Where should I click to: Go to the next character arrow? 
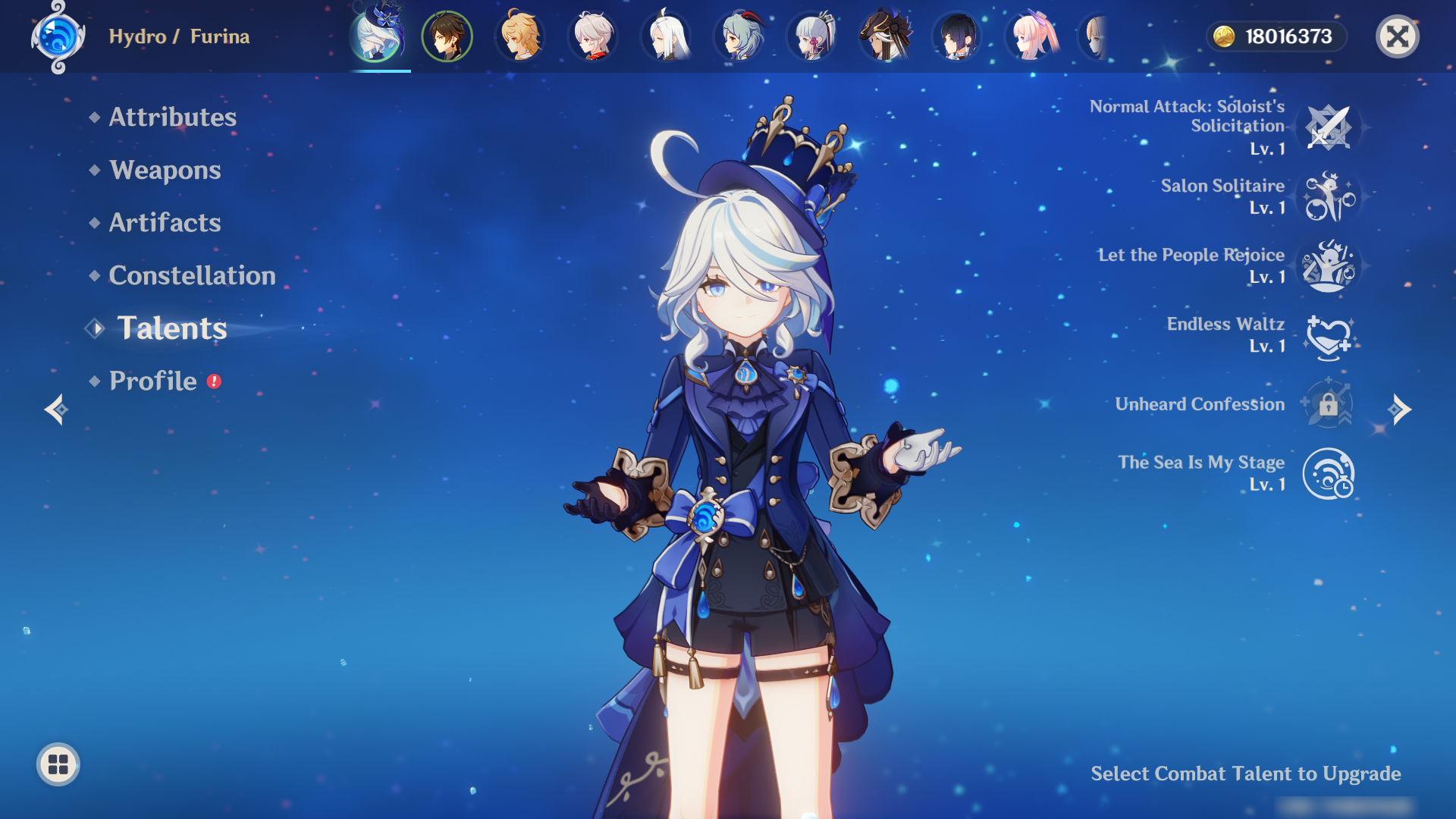point(1400,409)
